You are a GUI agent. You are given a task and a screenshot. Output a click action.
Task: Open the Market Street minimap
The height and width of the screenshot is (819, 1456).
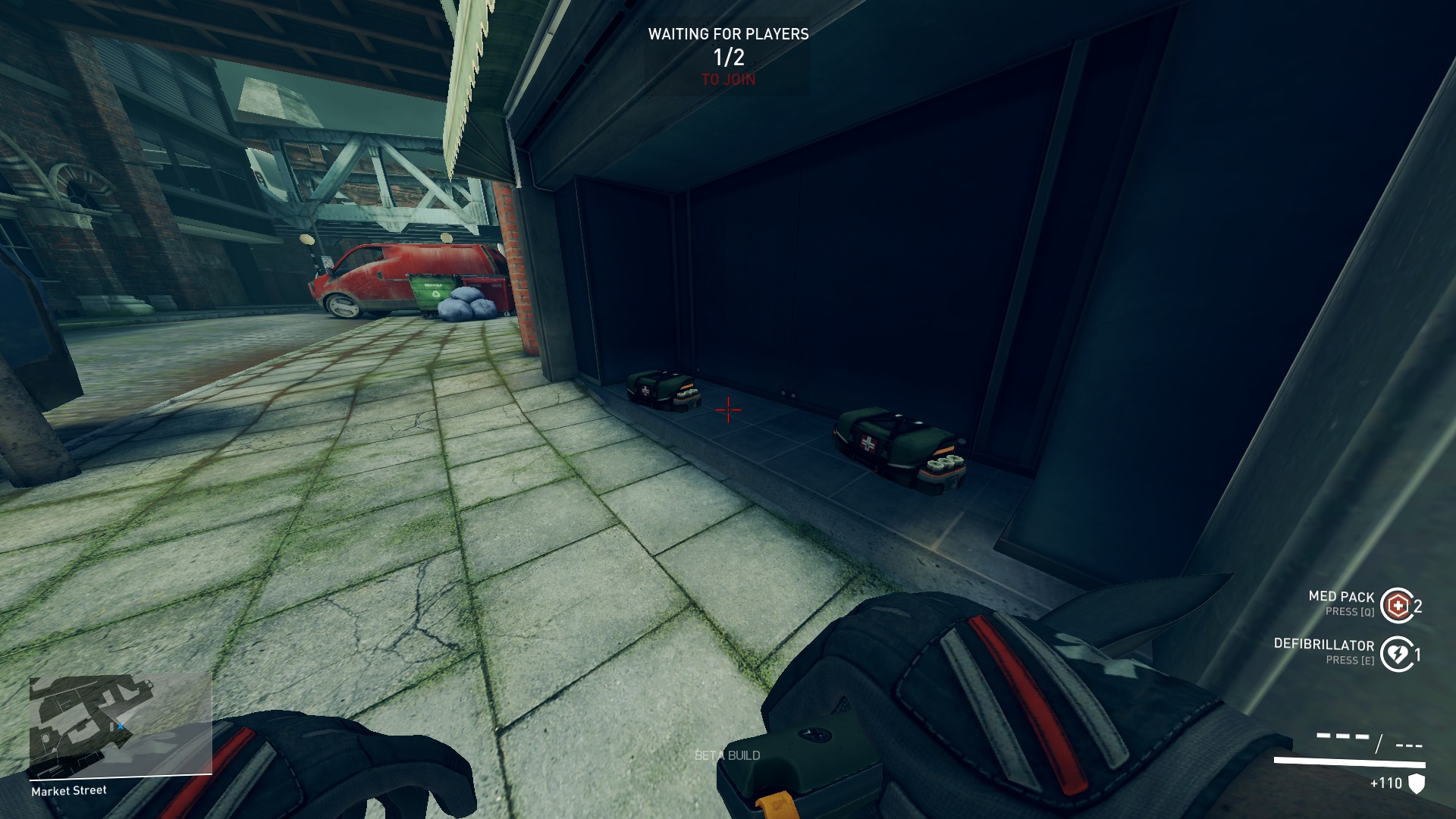pos(120,725)
